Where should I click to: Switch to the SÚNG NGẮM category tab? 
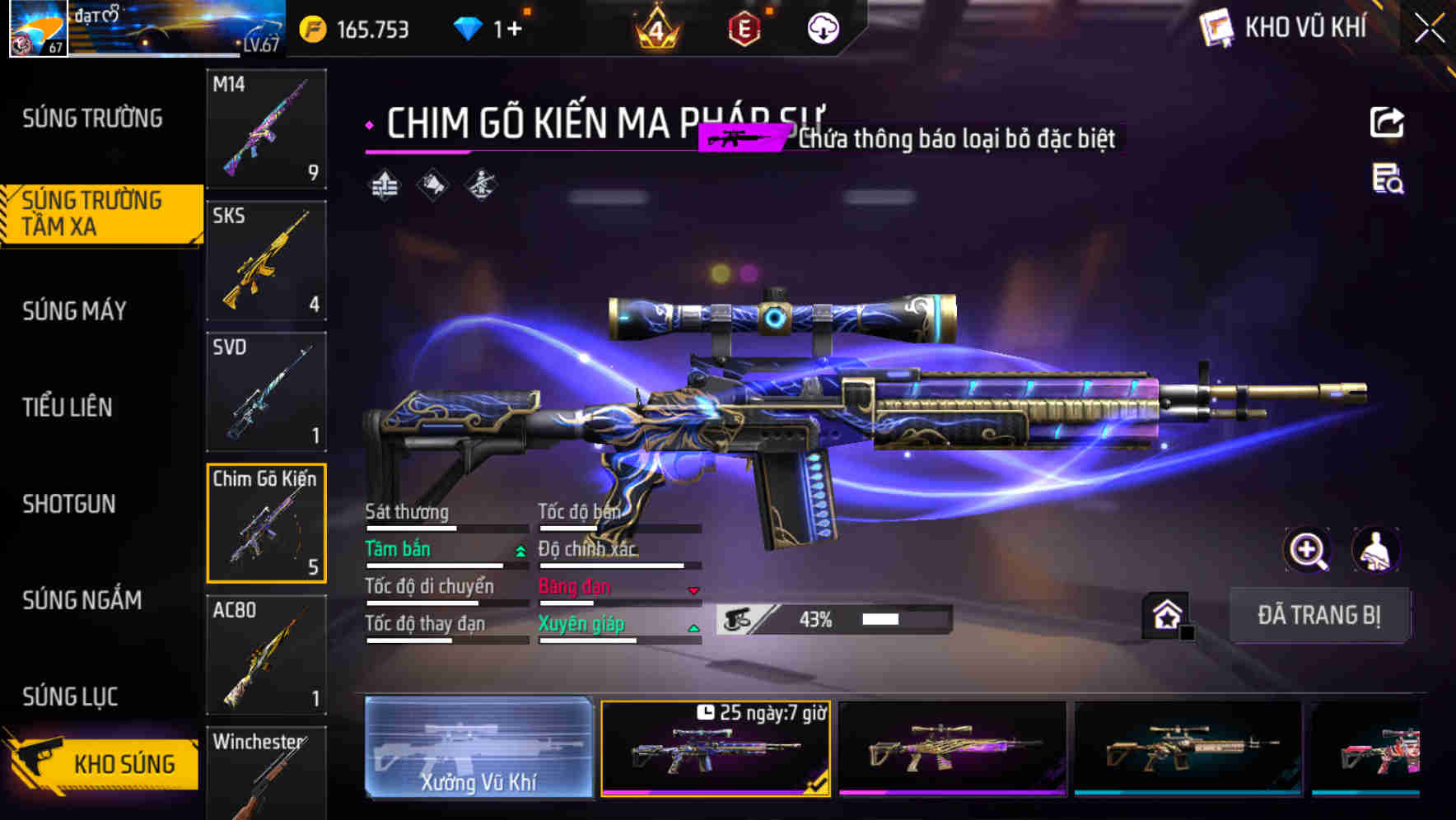click(x=82, y=601)
